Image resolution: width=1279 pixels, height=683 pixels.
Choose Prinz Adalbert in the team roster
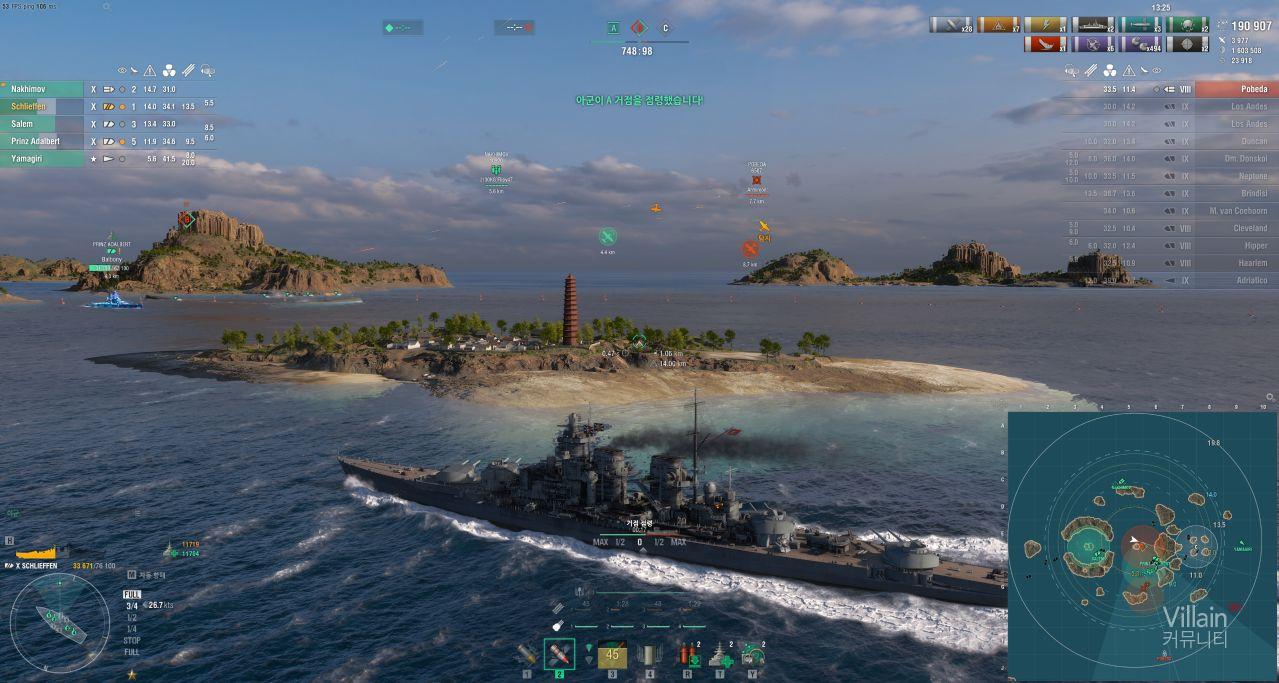42,141
